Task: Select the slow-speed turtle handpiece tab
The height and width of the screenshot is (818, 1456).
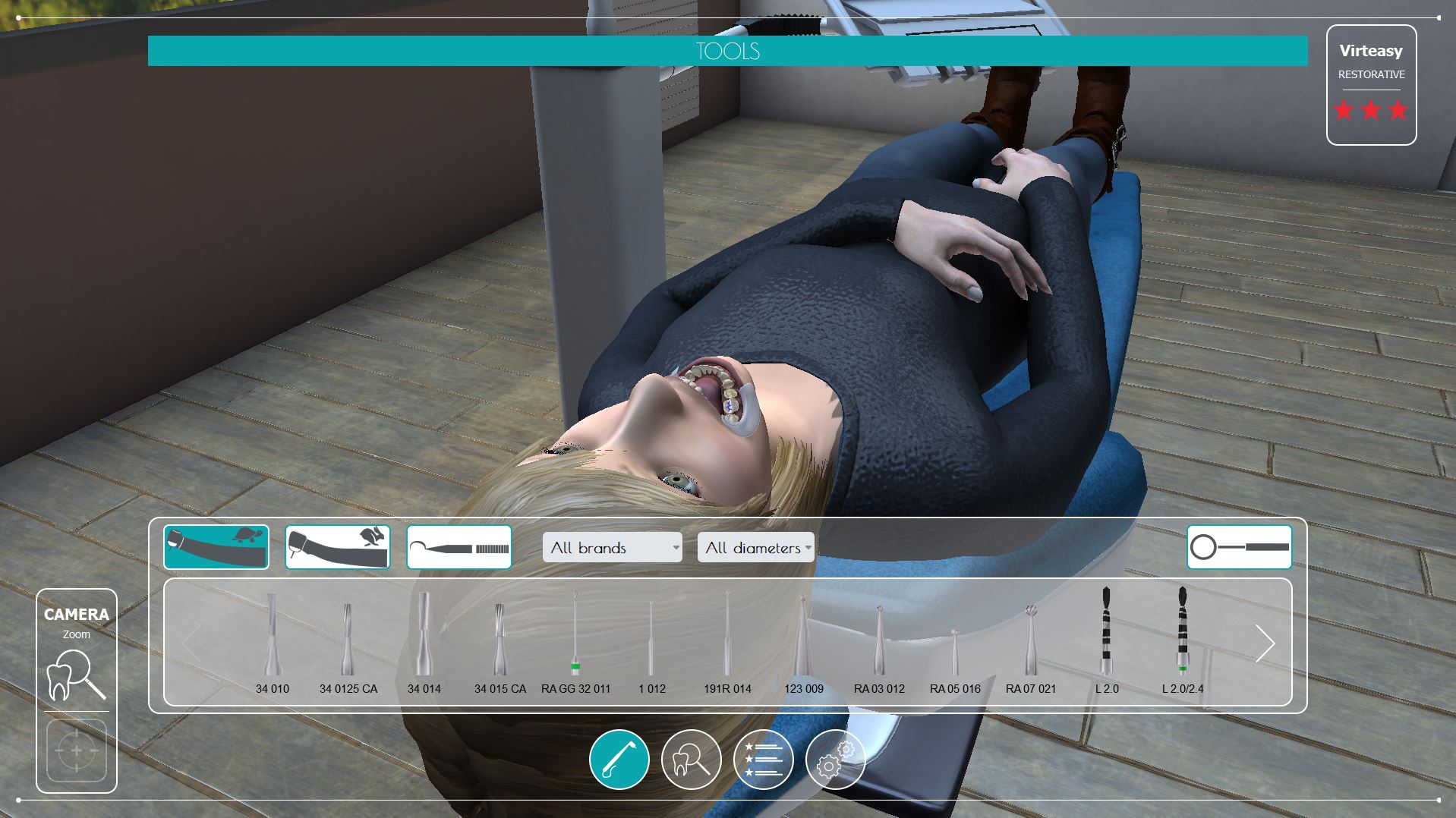Action: (216, 546)
